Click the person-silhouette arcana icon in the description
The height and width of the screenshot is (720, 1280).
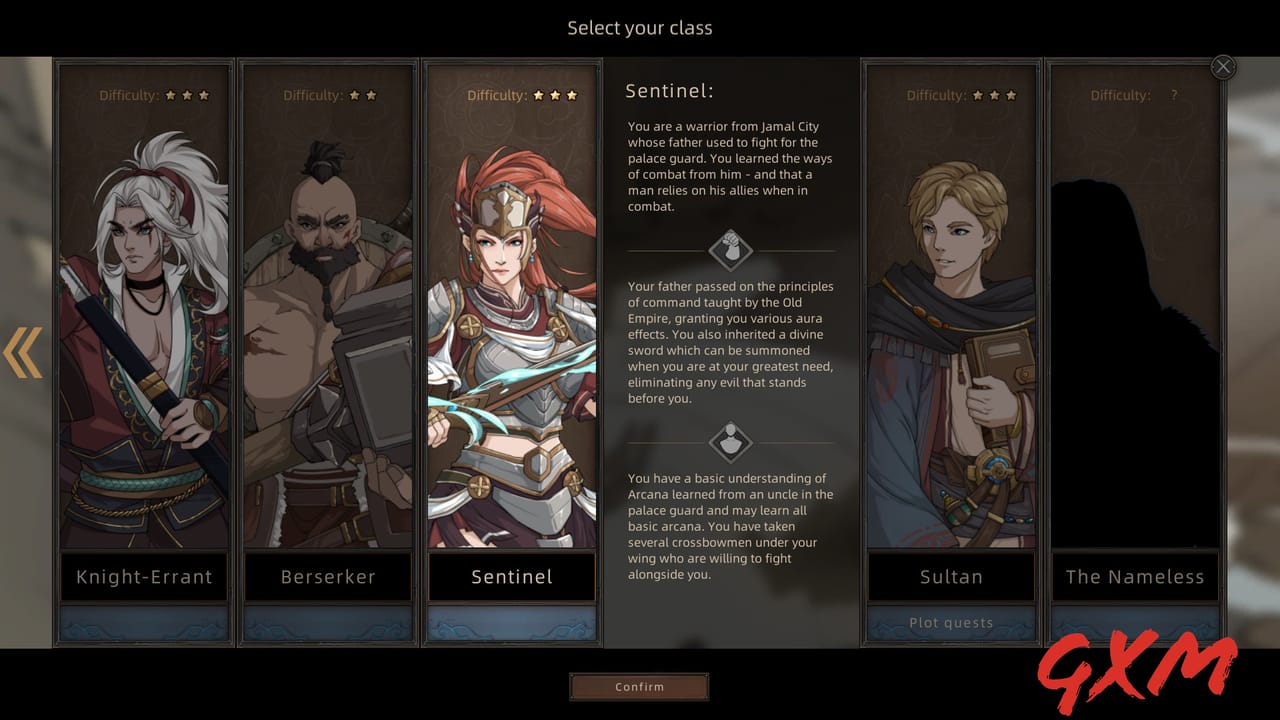[729, 440]
